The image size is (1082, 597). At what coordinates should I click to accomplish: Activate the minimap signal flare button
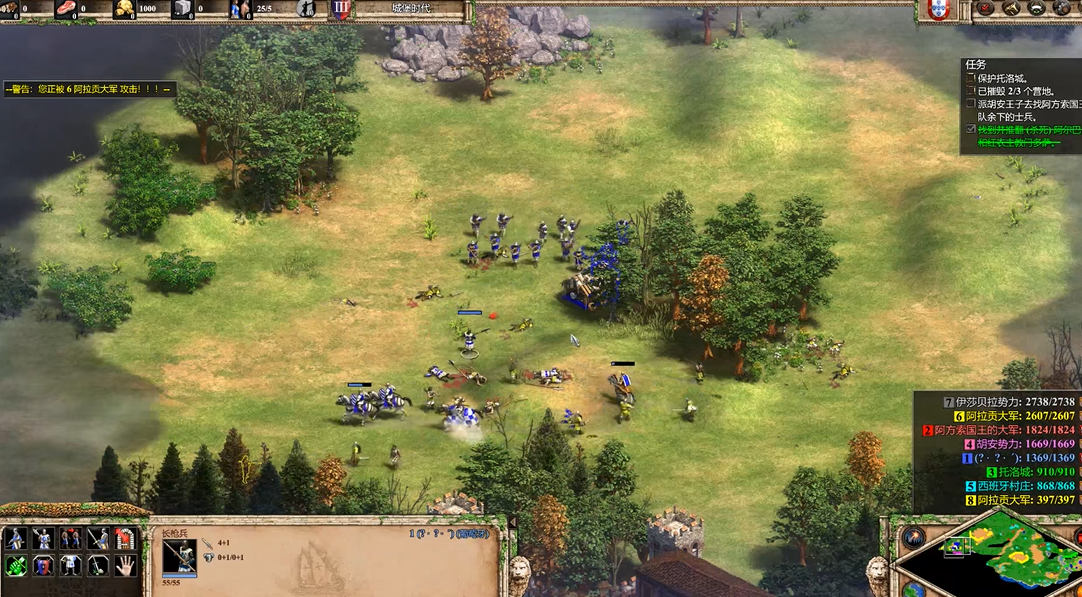coord(913,537)
